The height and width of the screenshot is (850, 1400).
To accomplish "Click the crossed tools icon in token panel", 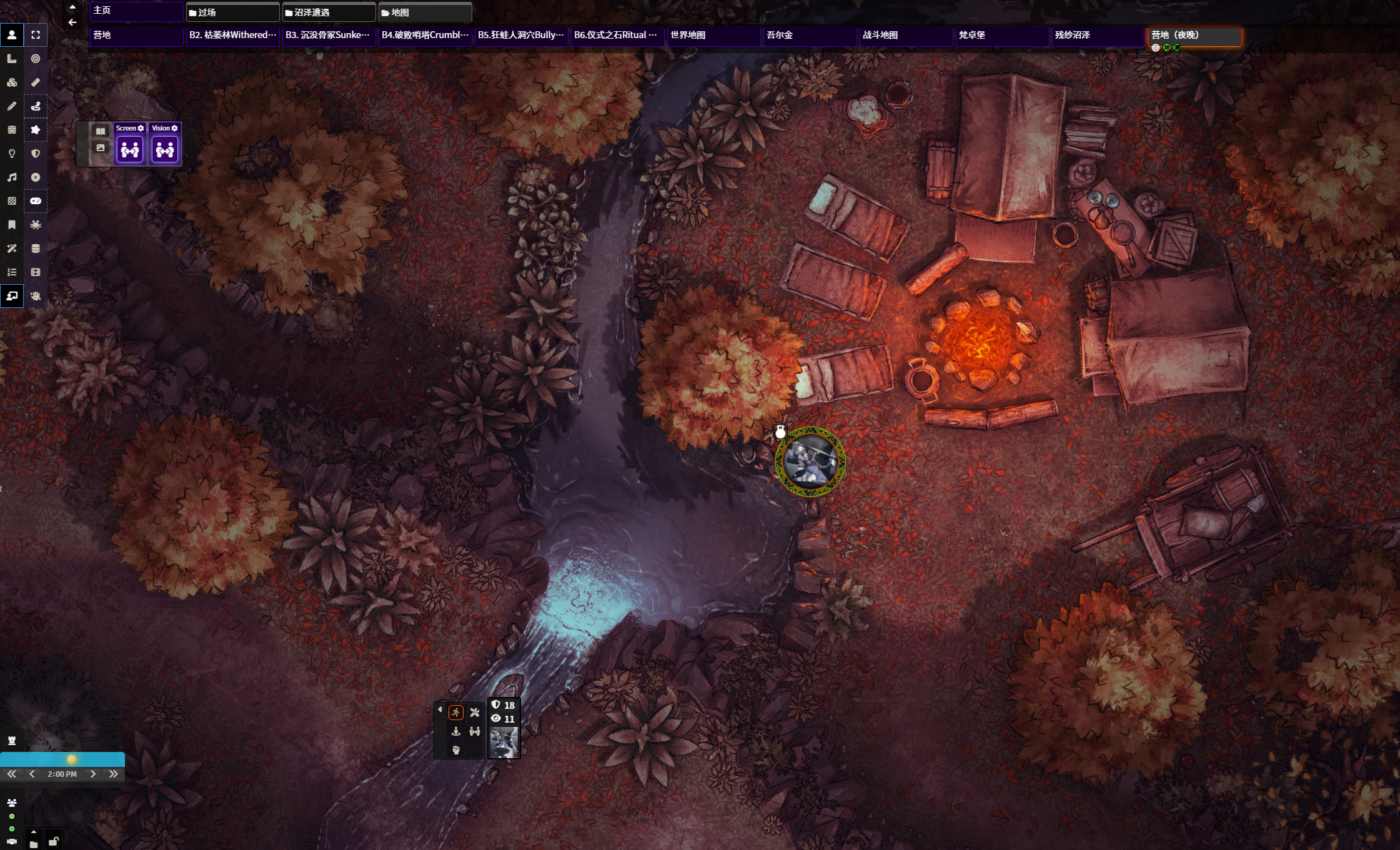I will (x=475, y=713).
